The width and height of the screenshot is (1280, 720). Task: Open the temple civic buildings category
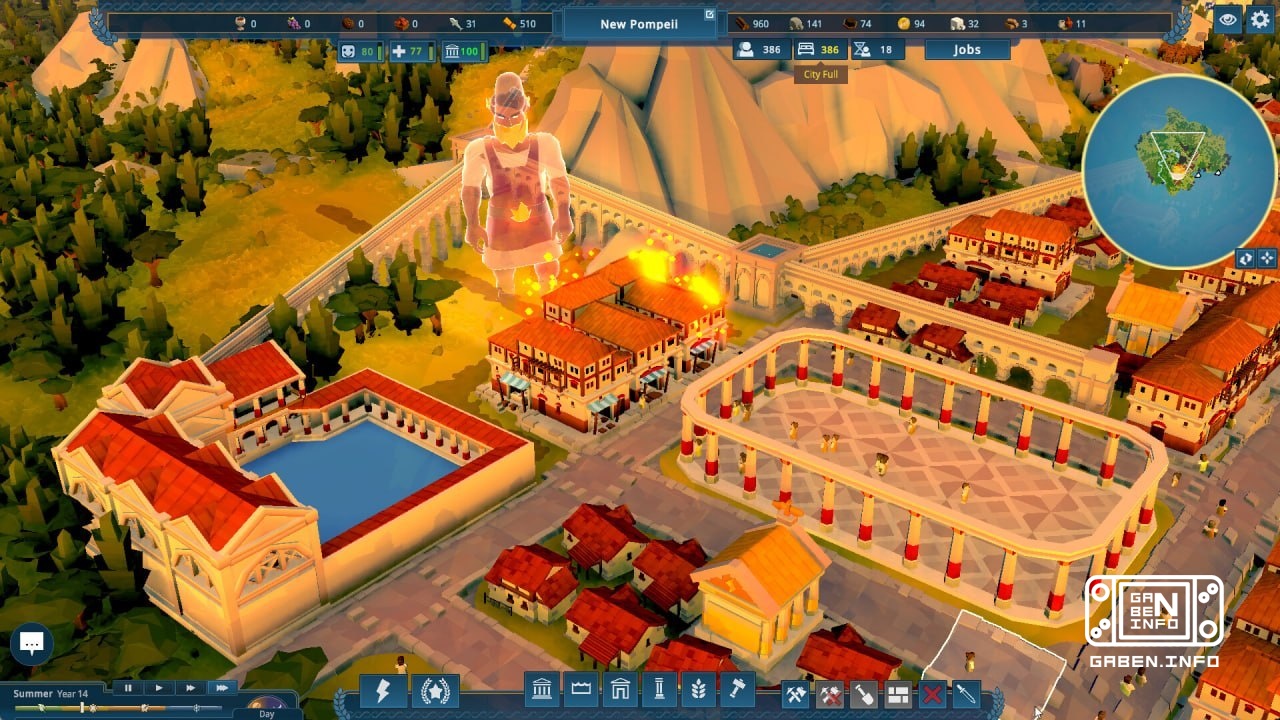click(x=542, y=692)
